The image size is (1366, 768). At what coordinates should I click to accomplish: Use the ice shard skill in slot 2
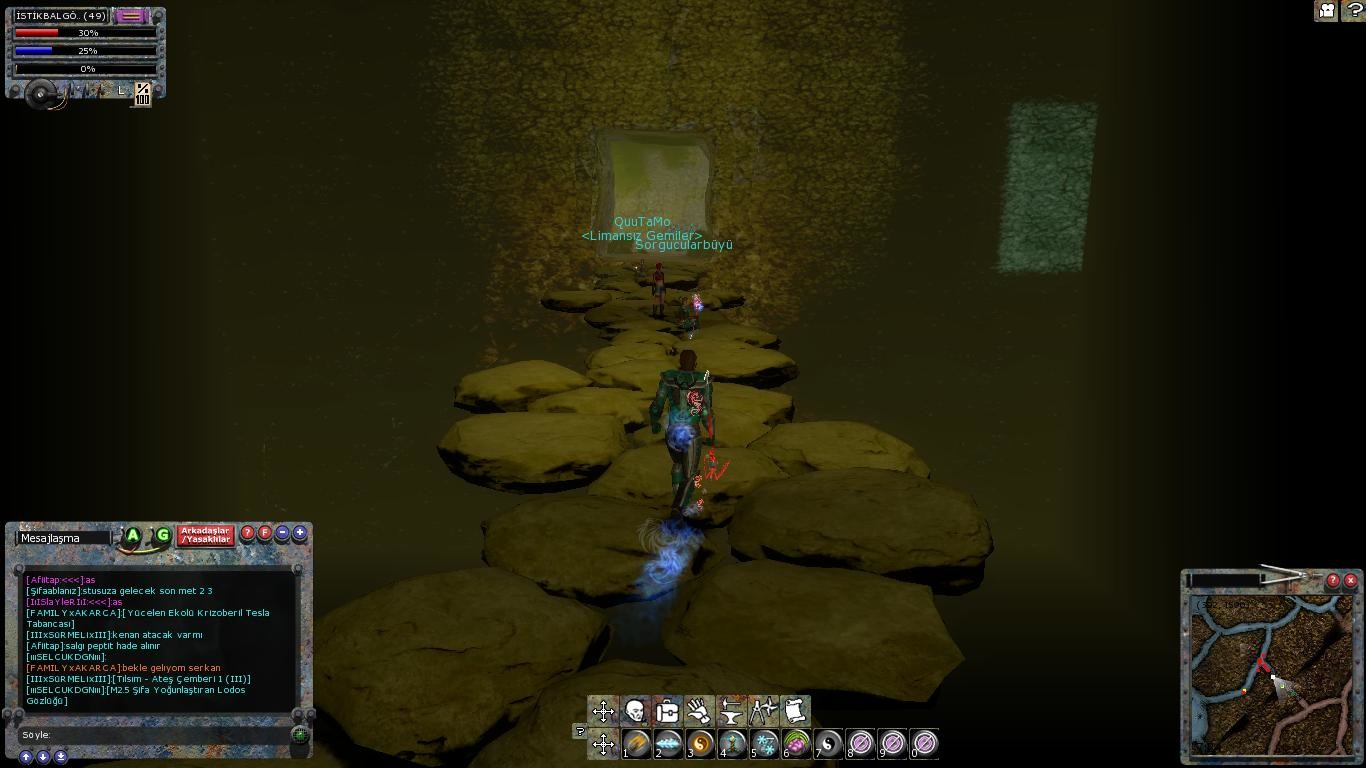tap(668, 743)
